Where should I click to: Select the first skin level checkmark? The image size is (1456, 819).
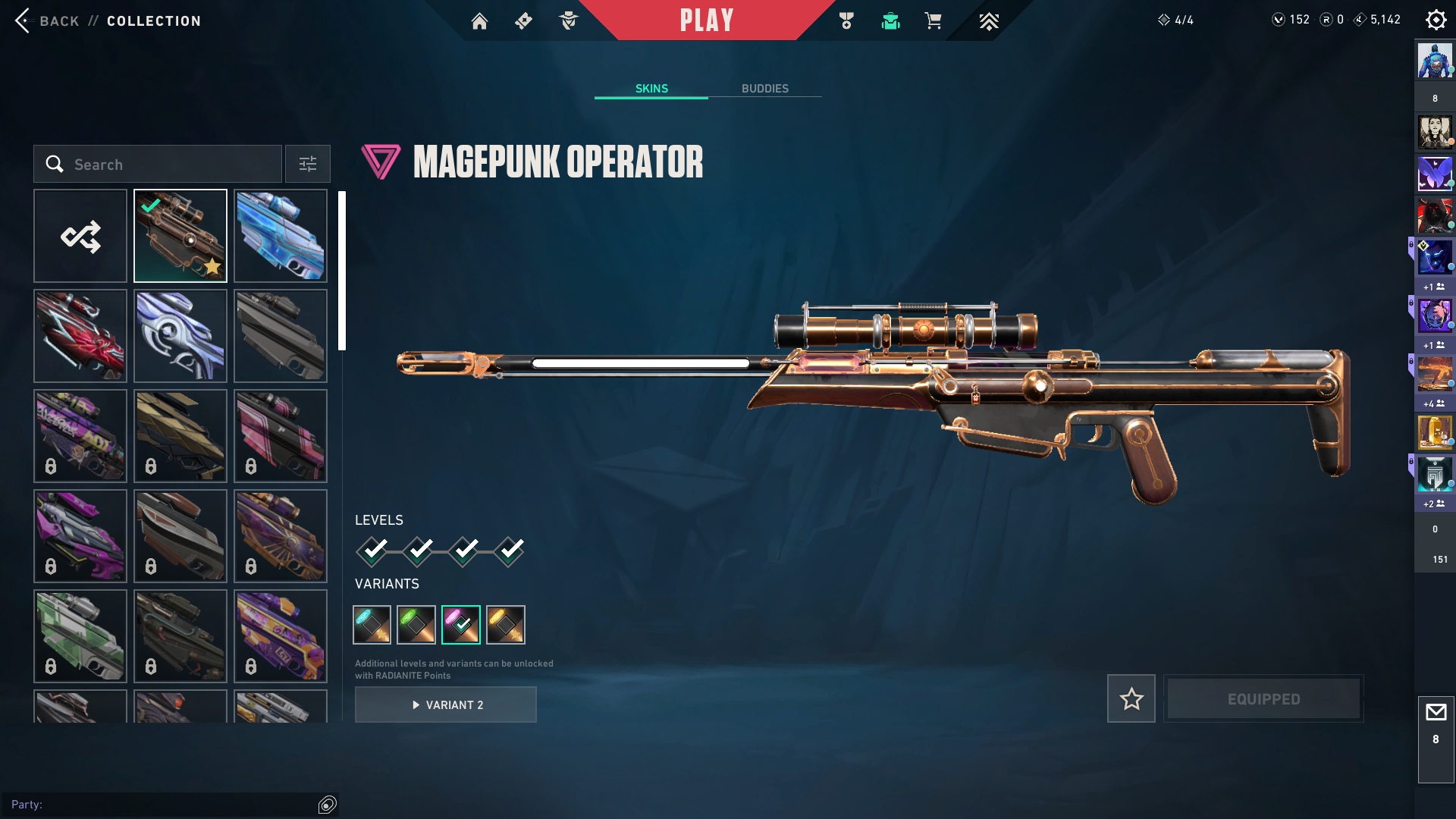[x=373, y=551]
